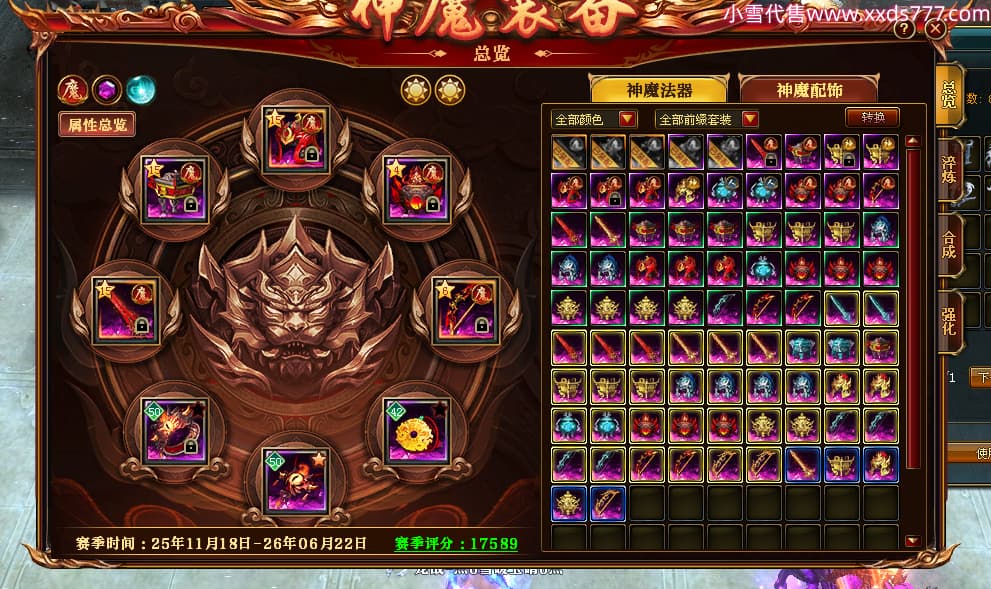
Task: Close the 神魔装备 window
Action: [x=935, y=29]
